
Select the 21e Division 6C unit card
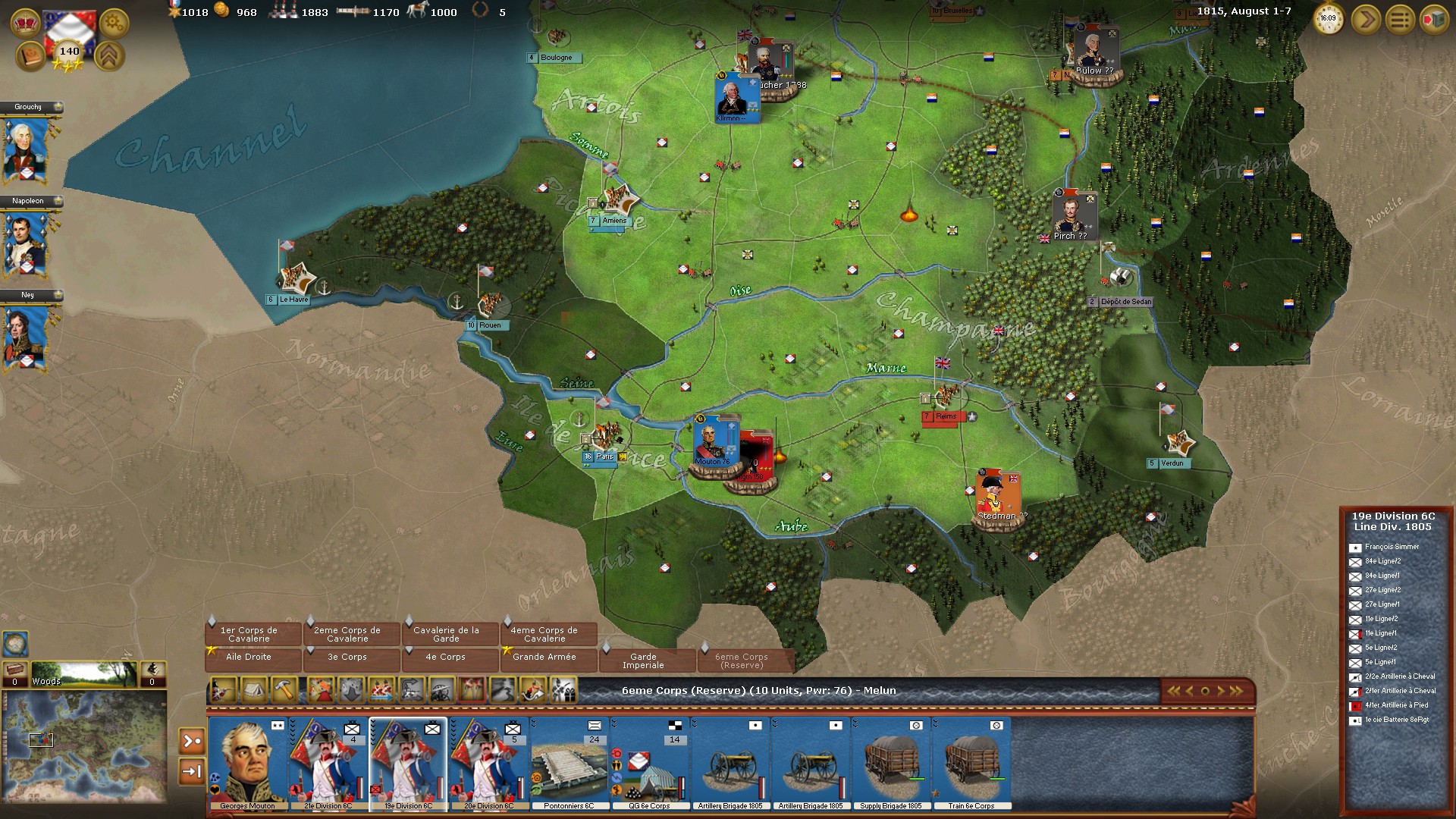(328, 763)
